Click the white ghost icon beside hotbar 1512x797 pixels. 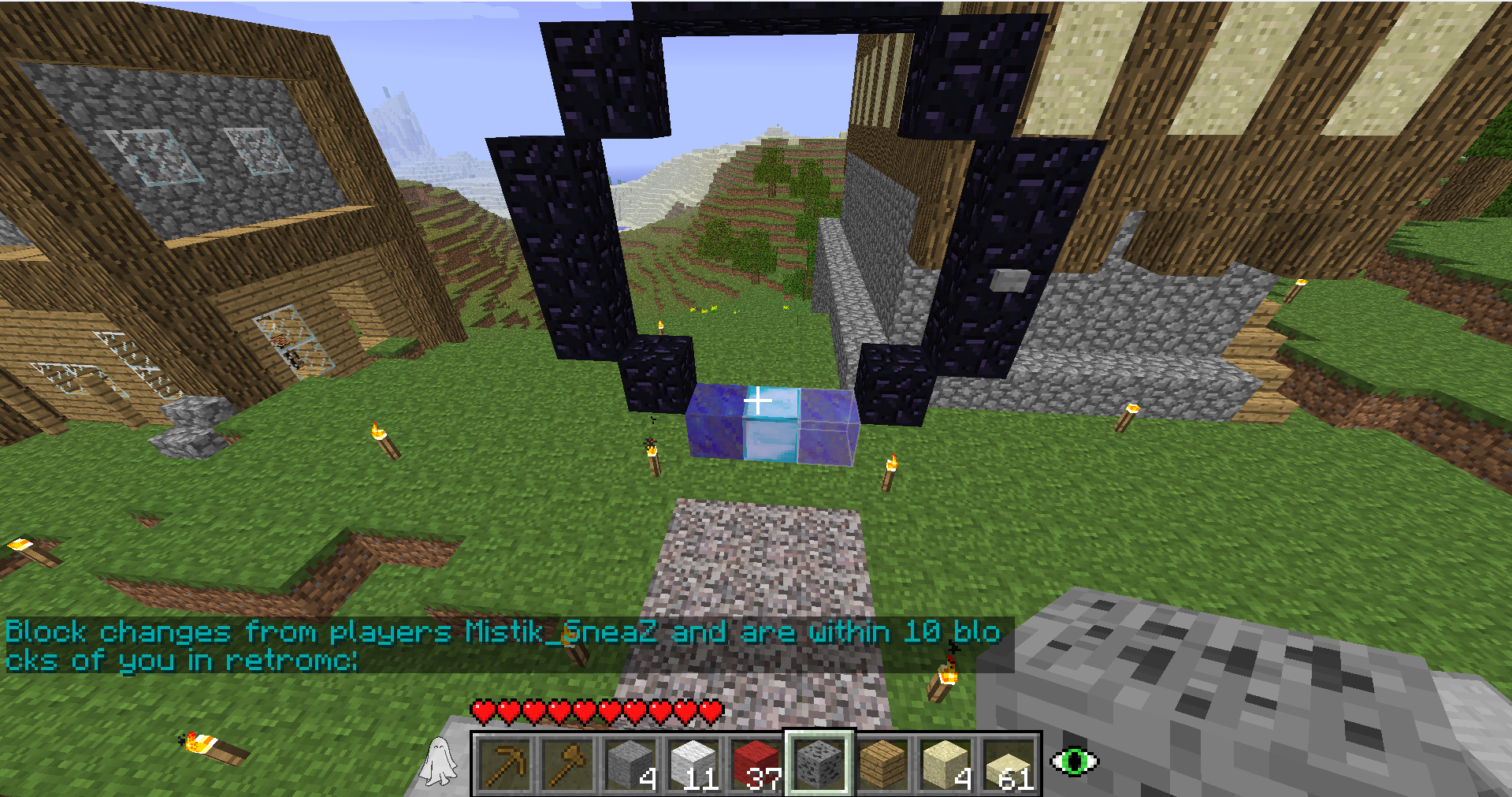[x=440, y=762]
